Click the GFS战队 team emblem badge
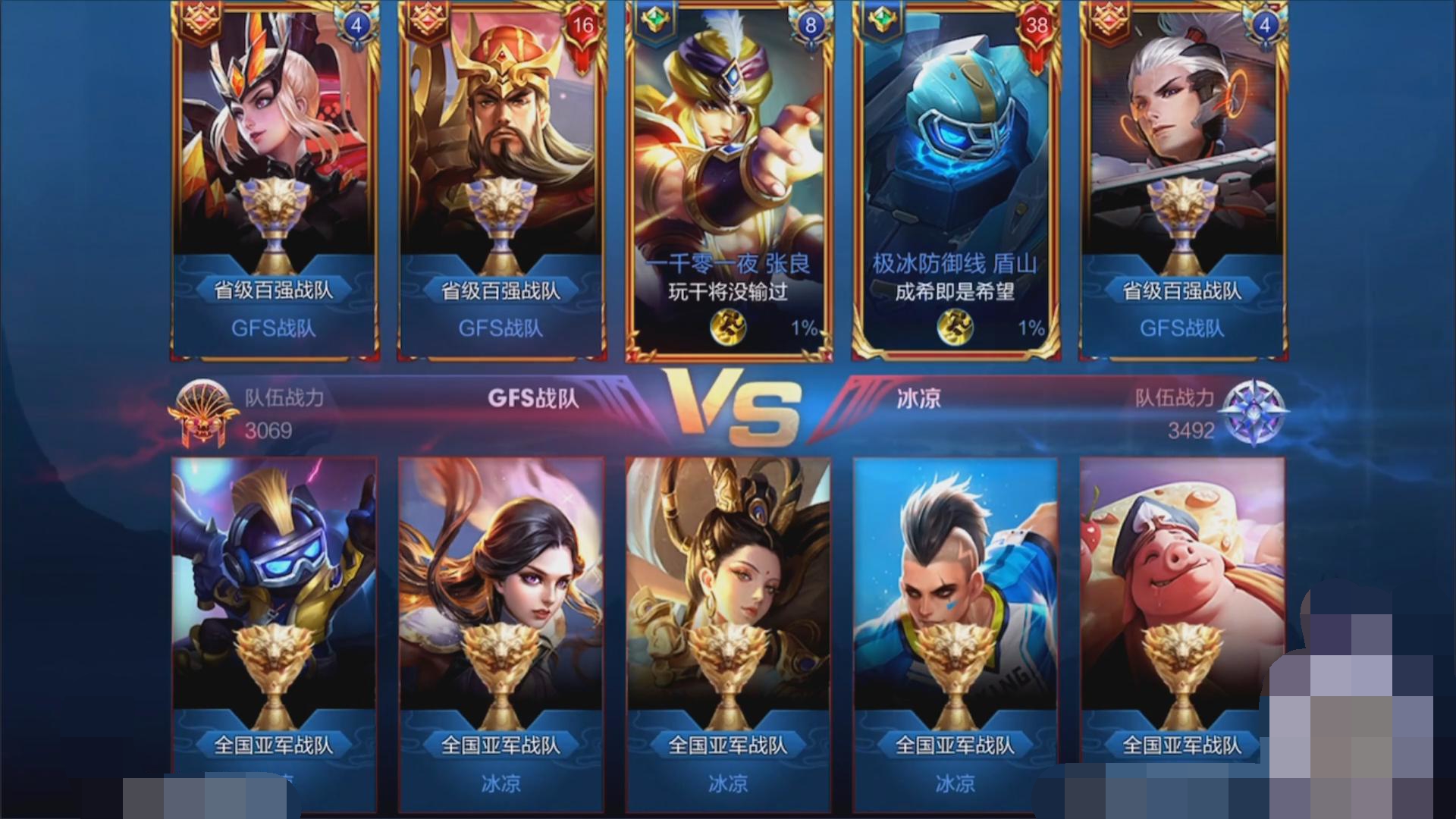 click(200, 415)
